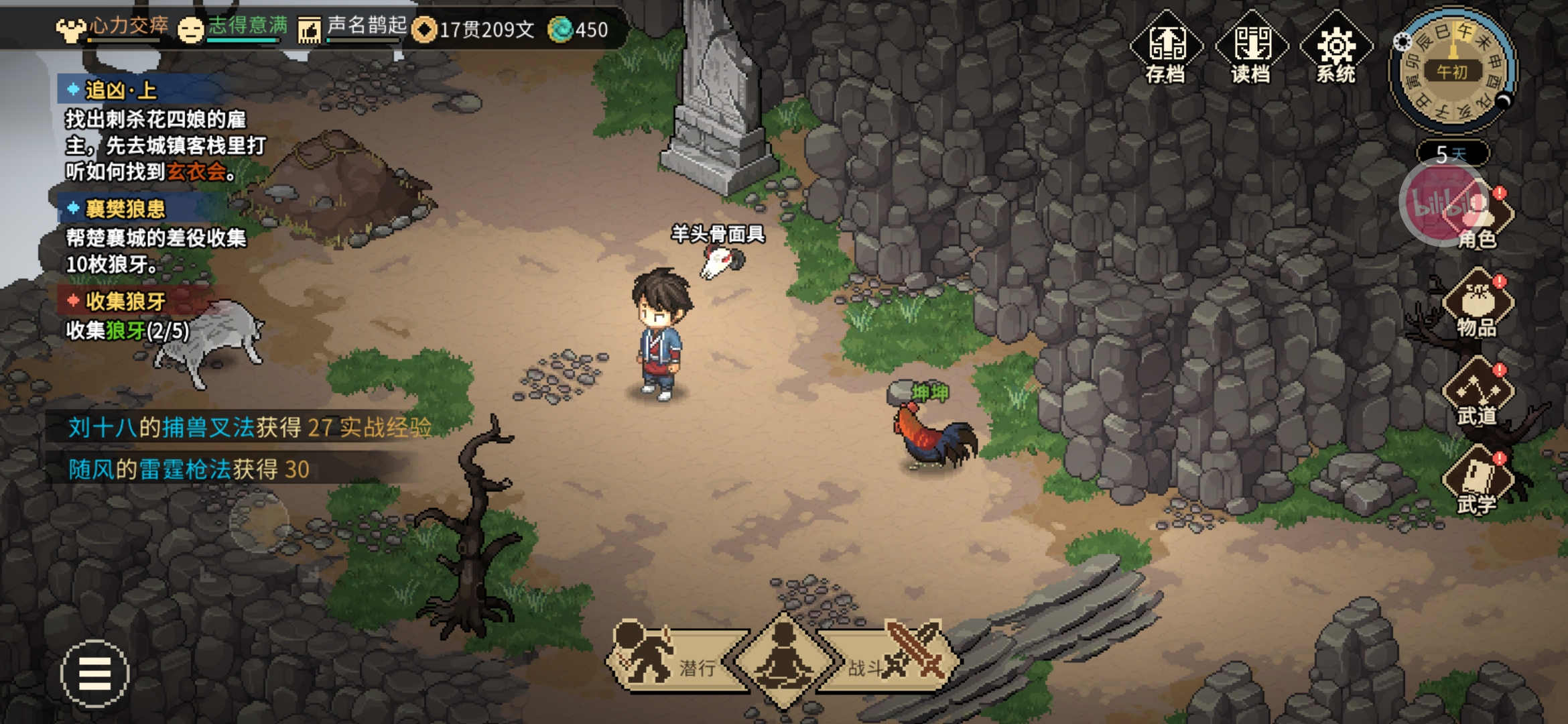This screenshot has width=1568, height=724.
Task: Select the 追凶·上 quest entry
Action: click(x=121, y=90)
